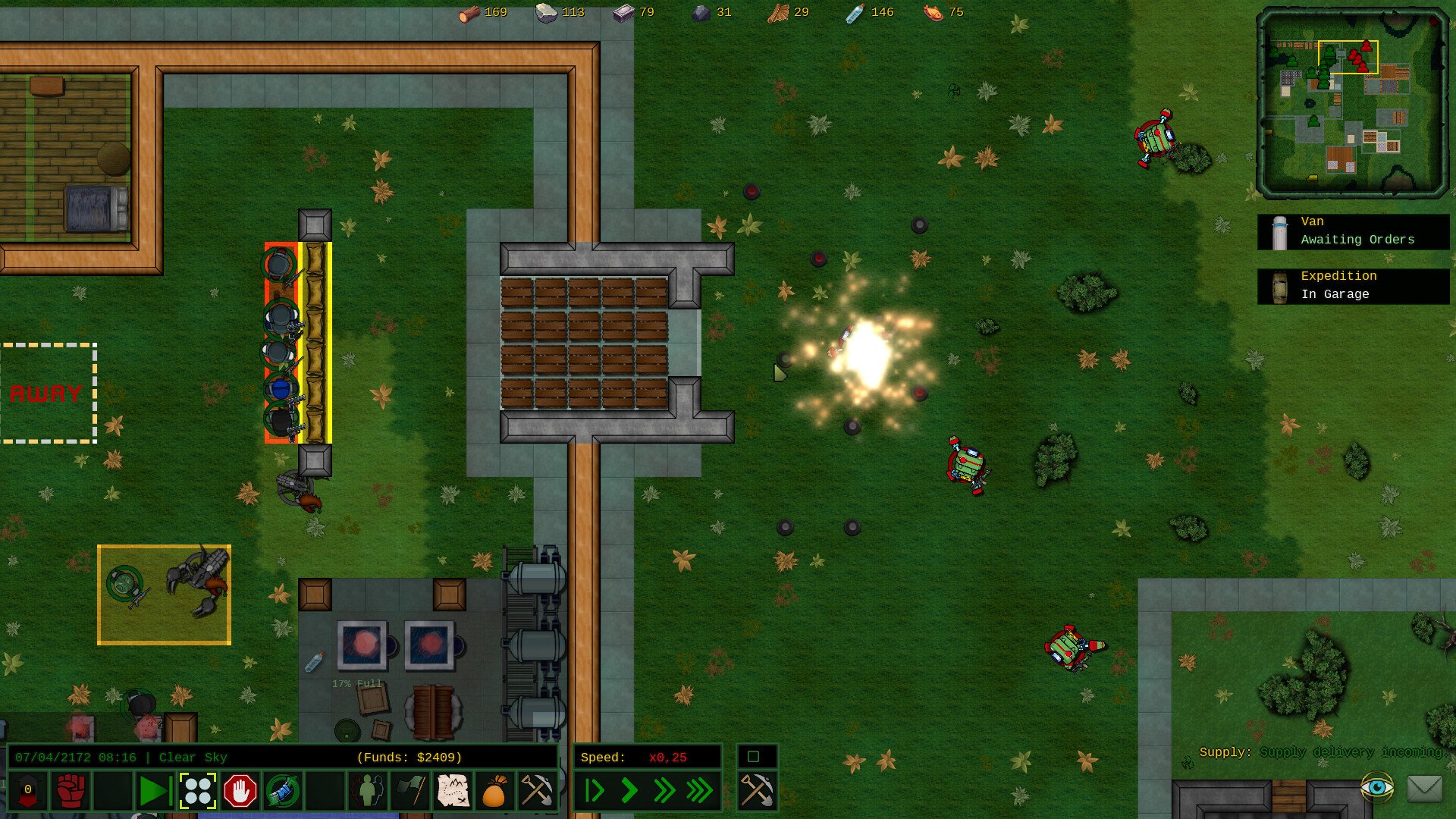Set speed with the slowest step arrow

tap(595, 791)
